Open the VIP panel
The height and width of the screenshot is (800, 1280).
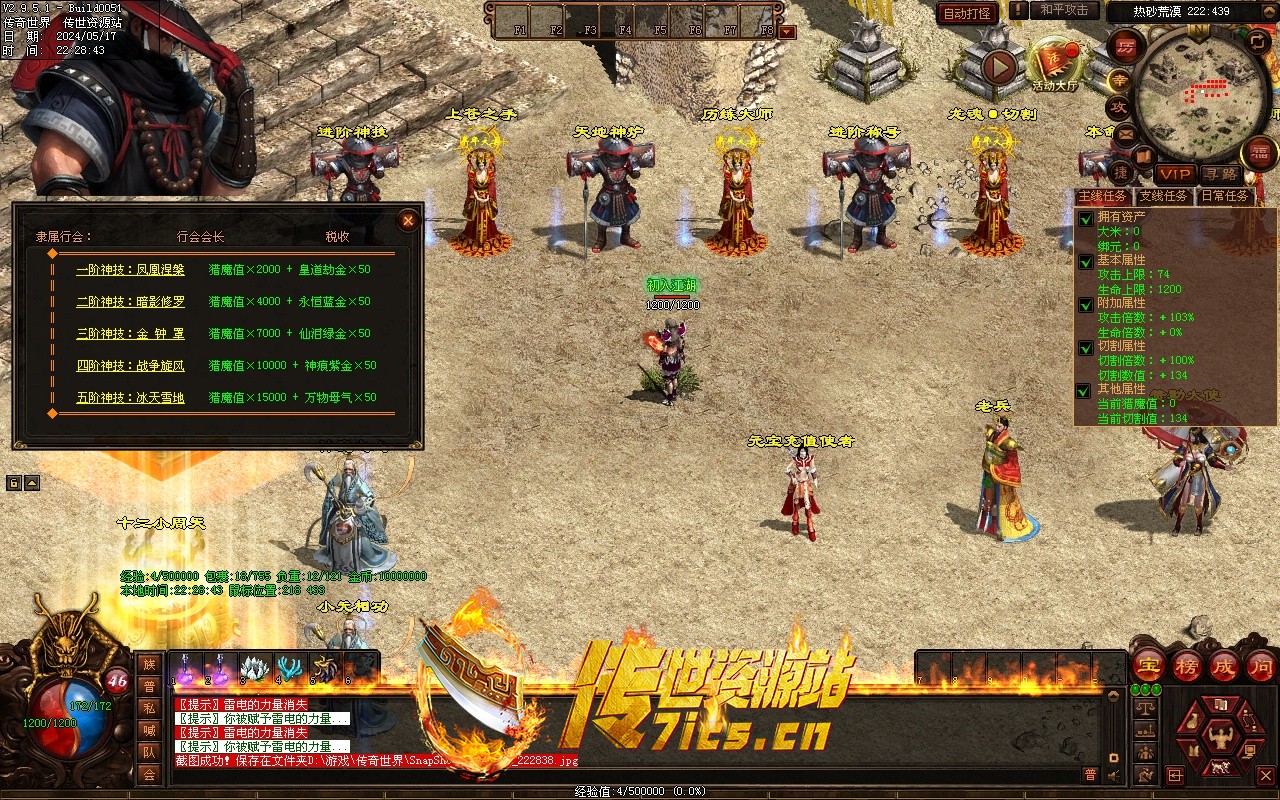click(1175, 175)
